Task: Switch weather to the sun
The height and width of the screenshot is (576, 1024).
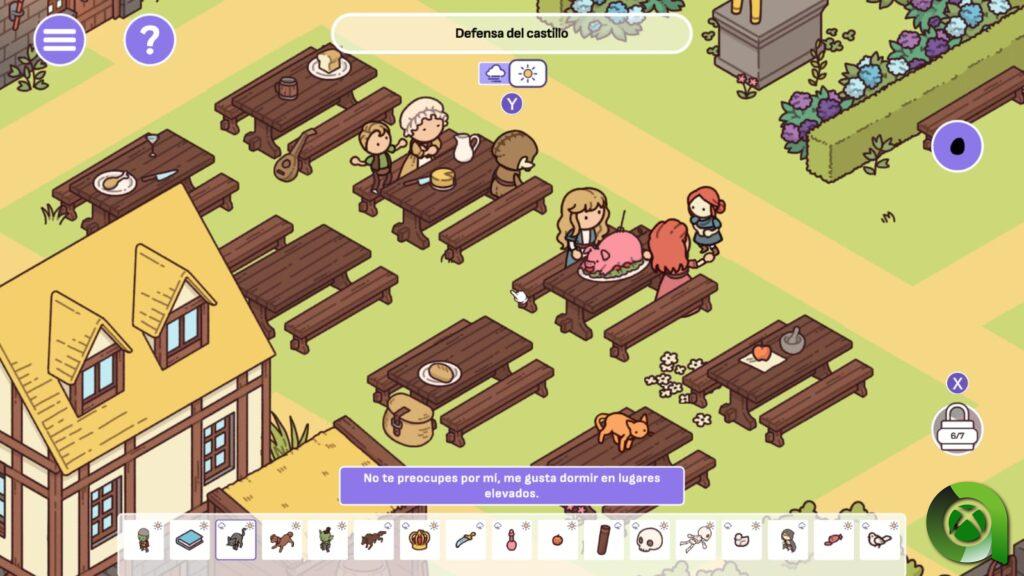Action: coord(528,73)
